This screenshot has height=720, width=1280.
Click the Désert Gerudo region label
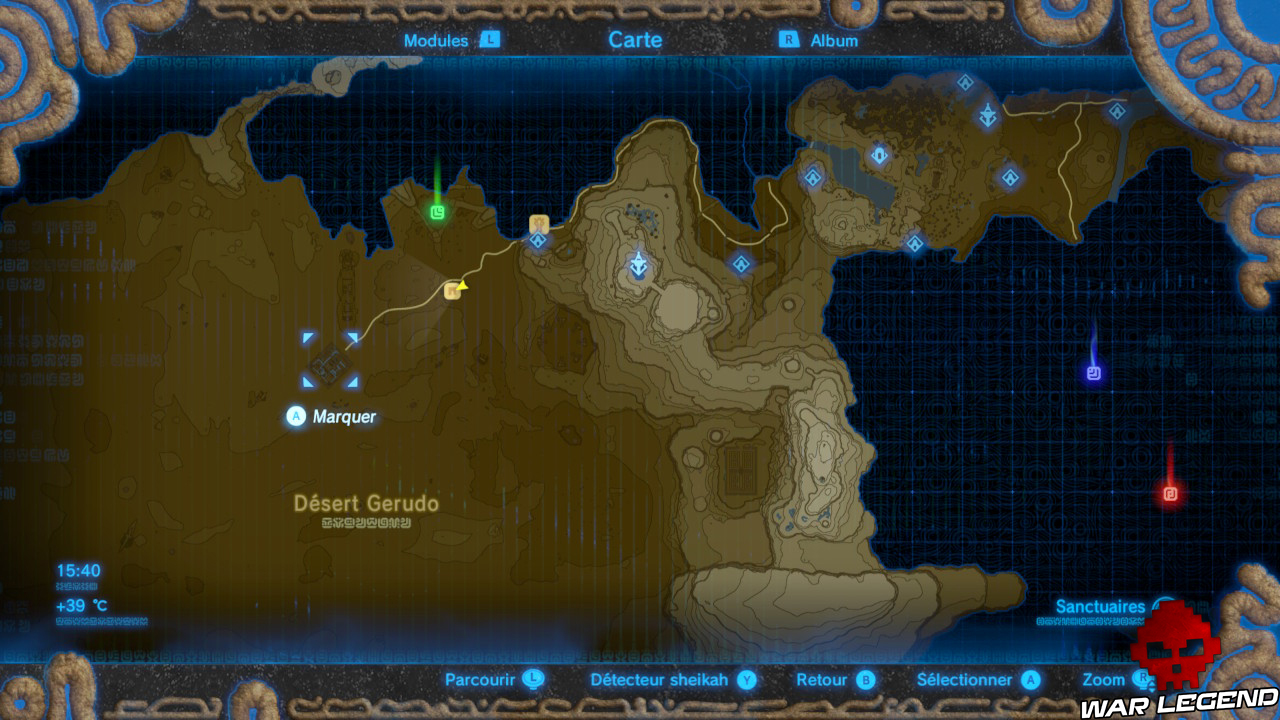(x=366, y=505)
